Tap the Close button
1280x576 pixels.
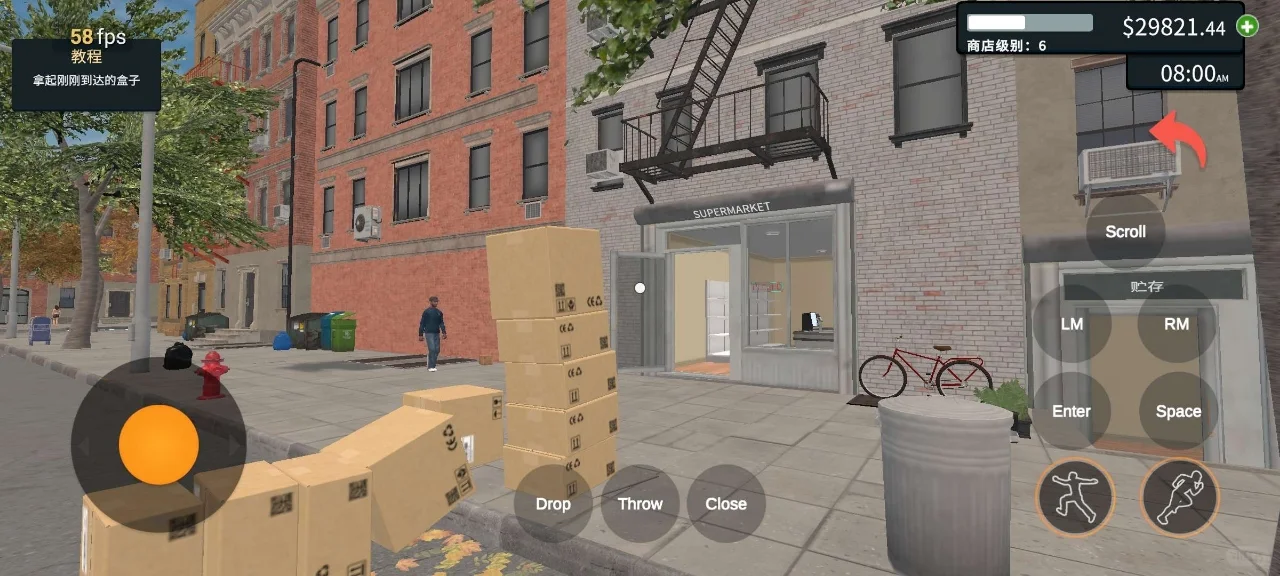pos(726,504)
